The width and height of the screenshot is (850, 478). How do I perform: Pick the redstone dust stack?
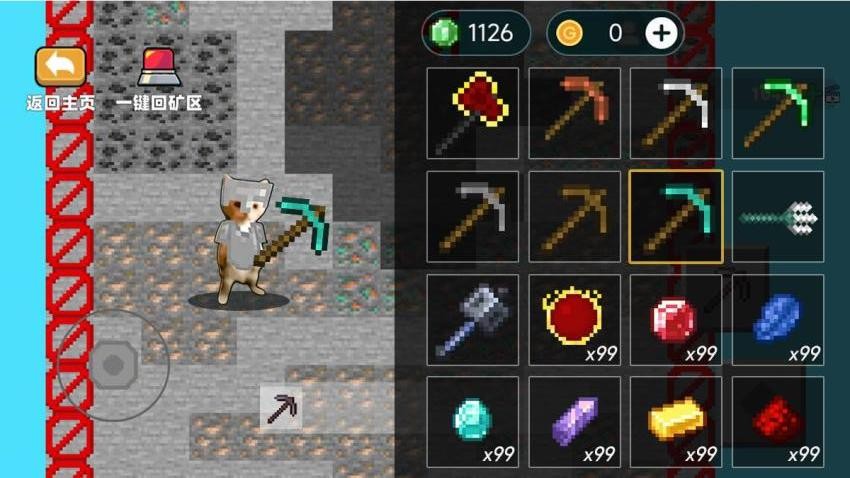click(778, 422)
